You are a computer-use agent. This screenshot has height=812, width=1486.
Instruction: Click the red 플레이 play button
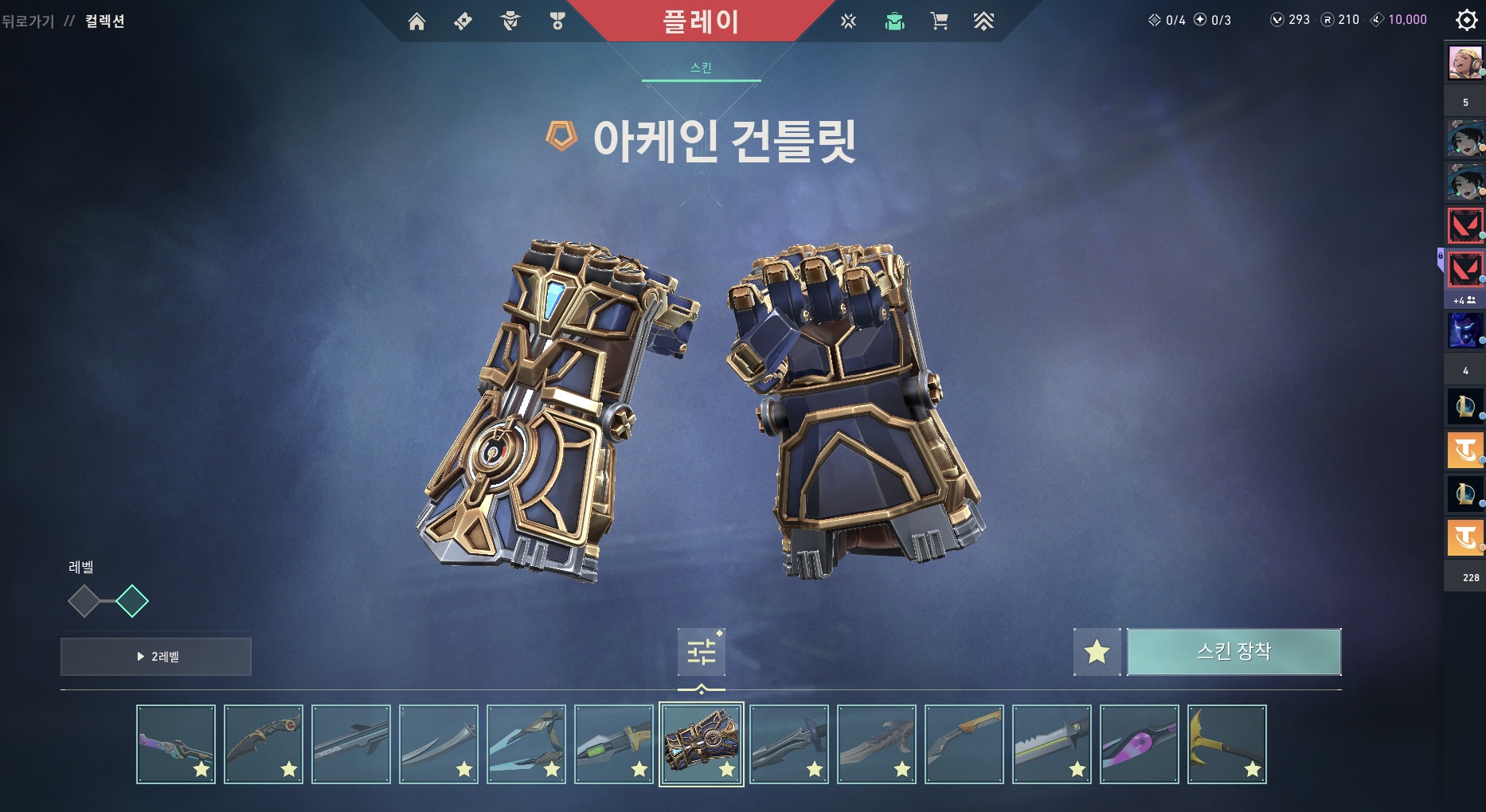coord(701,21)
